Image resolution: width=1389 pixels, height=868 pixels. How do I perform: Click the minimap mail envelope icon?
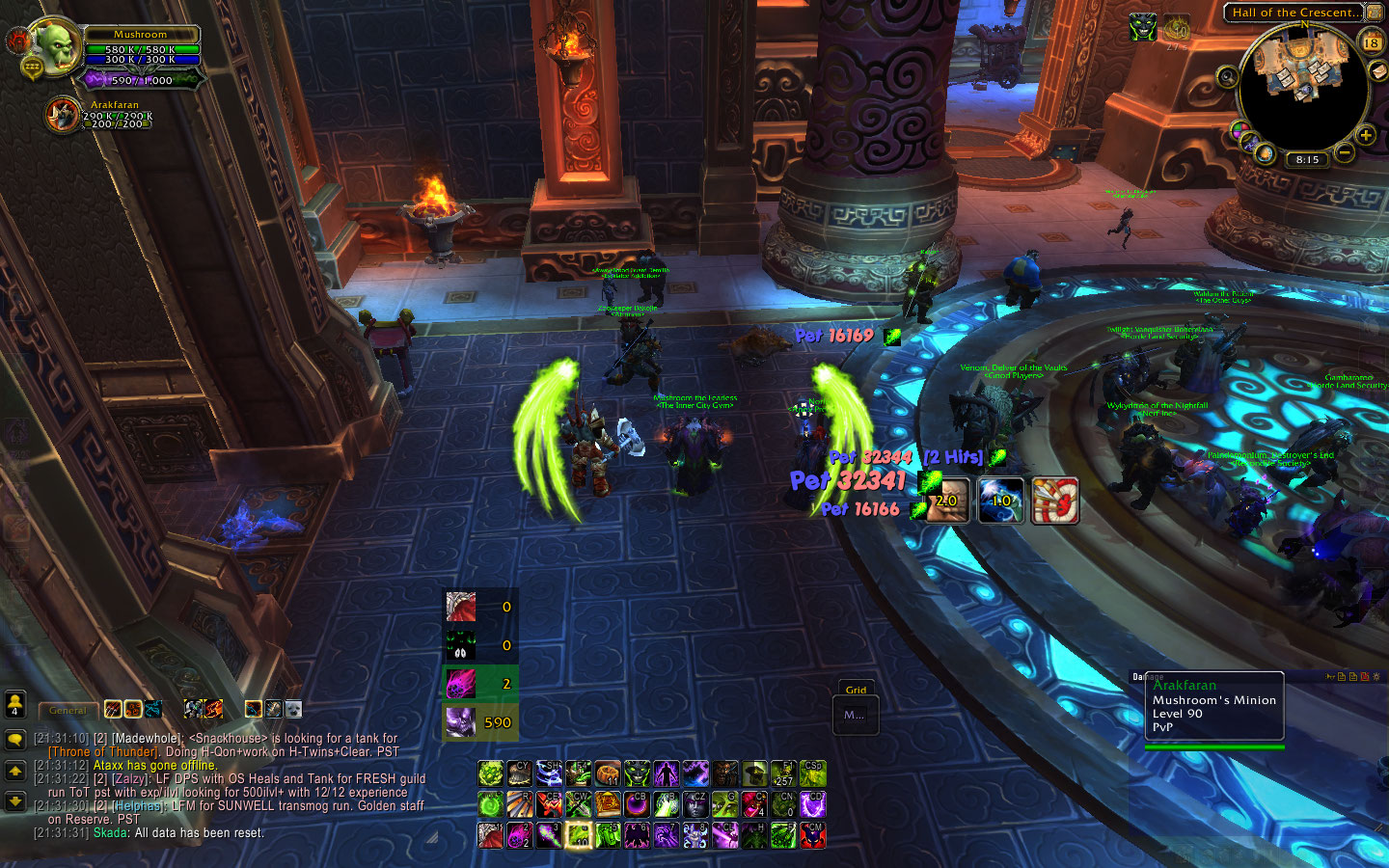(1380, 73)
